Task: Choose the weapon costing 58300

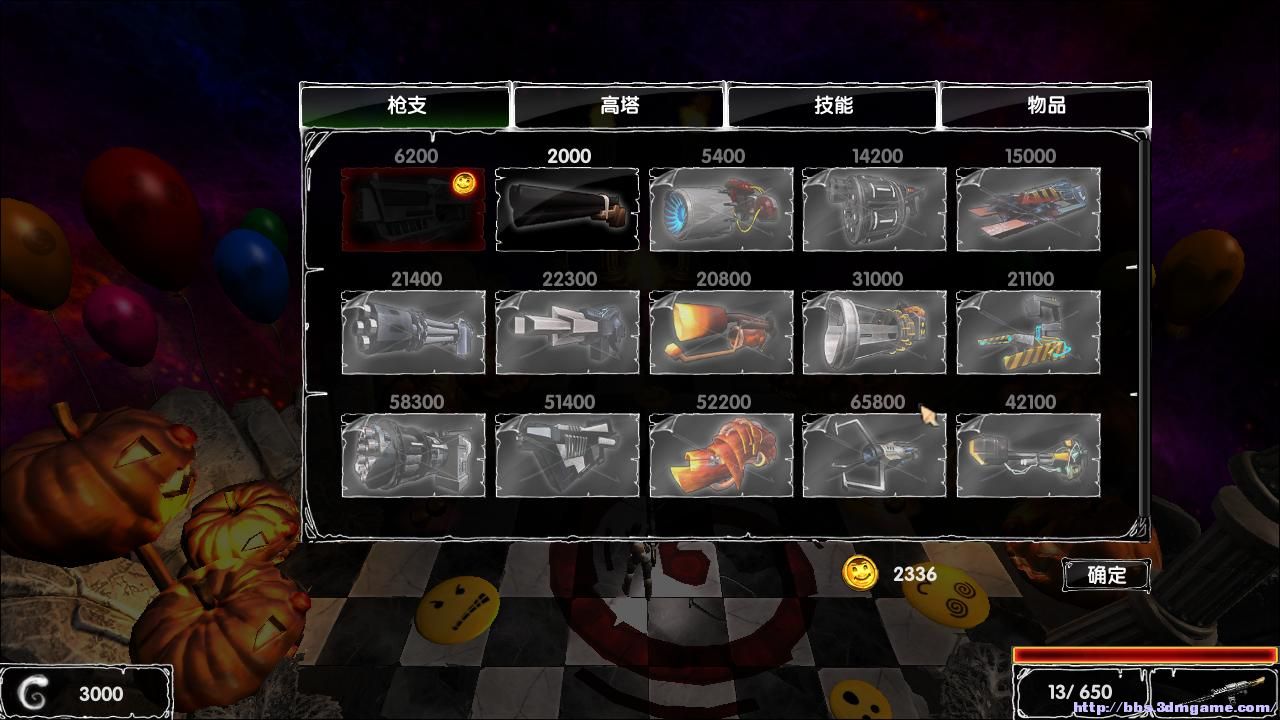Action: click(413, 455)
